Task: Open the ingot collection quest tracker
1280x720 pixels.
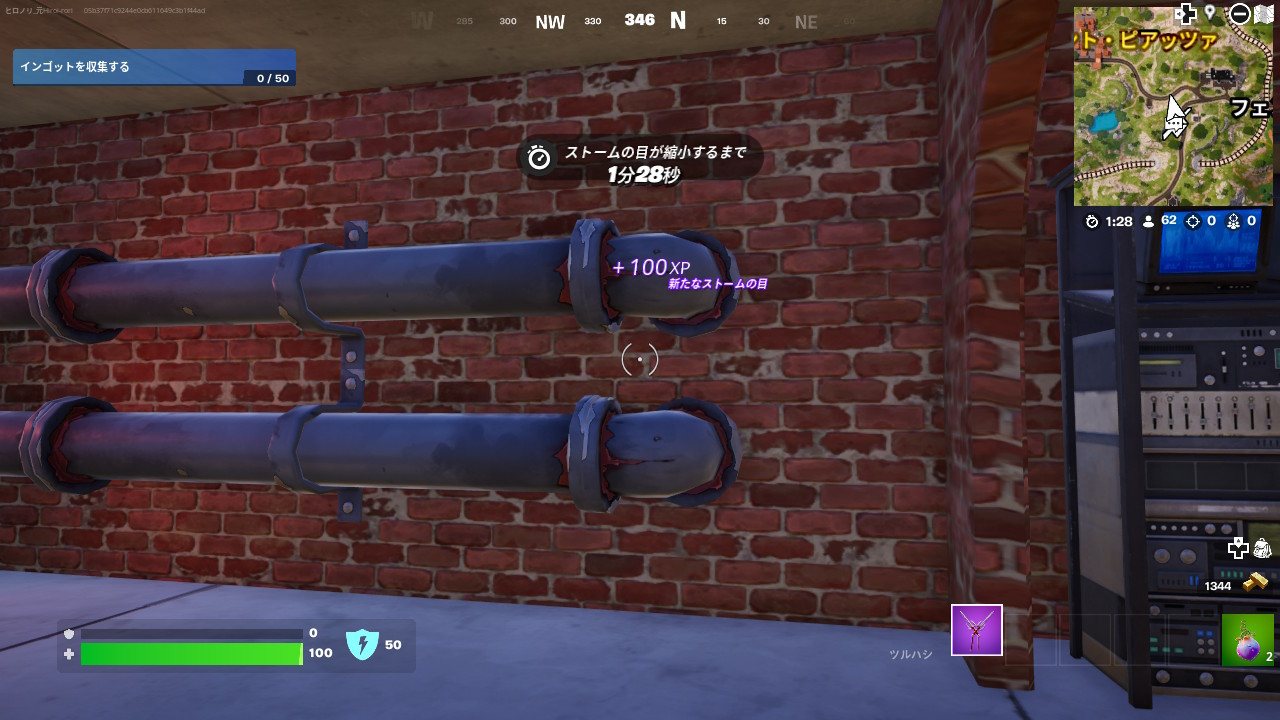Action: 154,67
